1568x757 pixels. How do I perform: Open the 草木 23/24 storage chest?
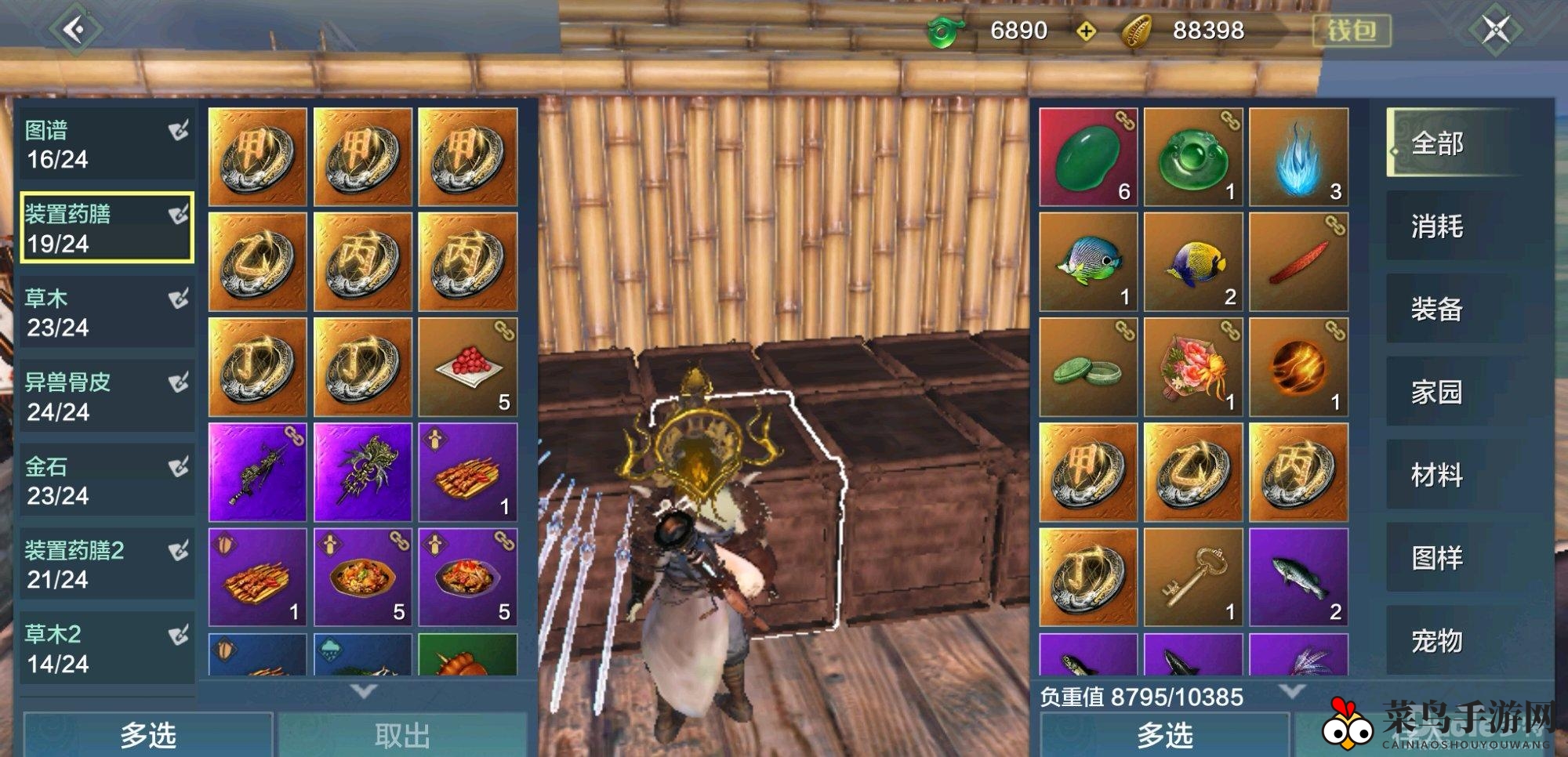click(107, 312)
